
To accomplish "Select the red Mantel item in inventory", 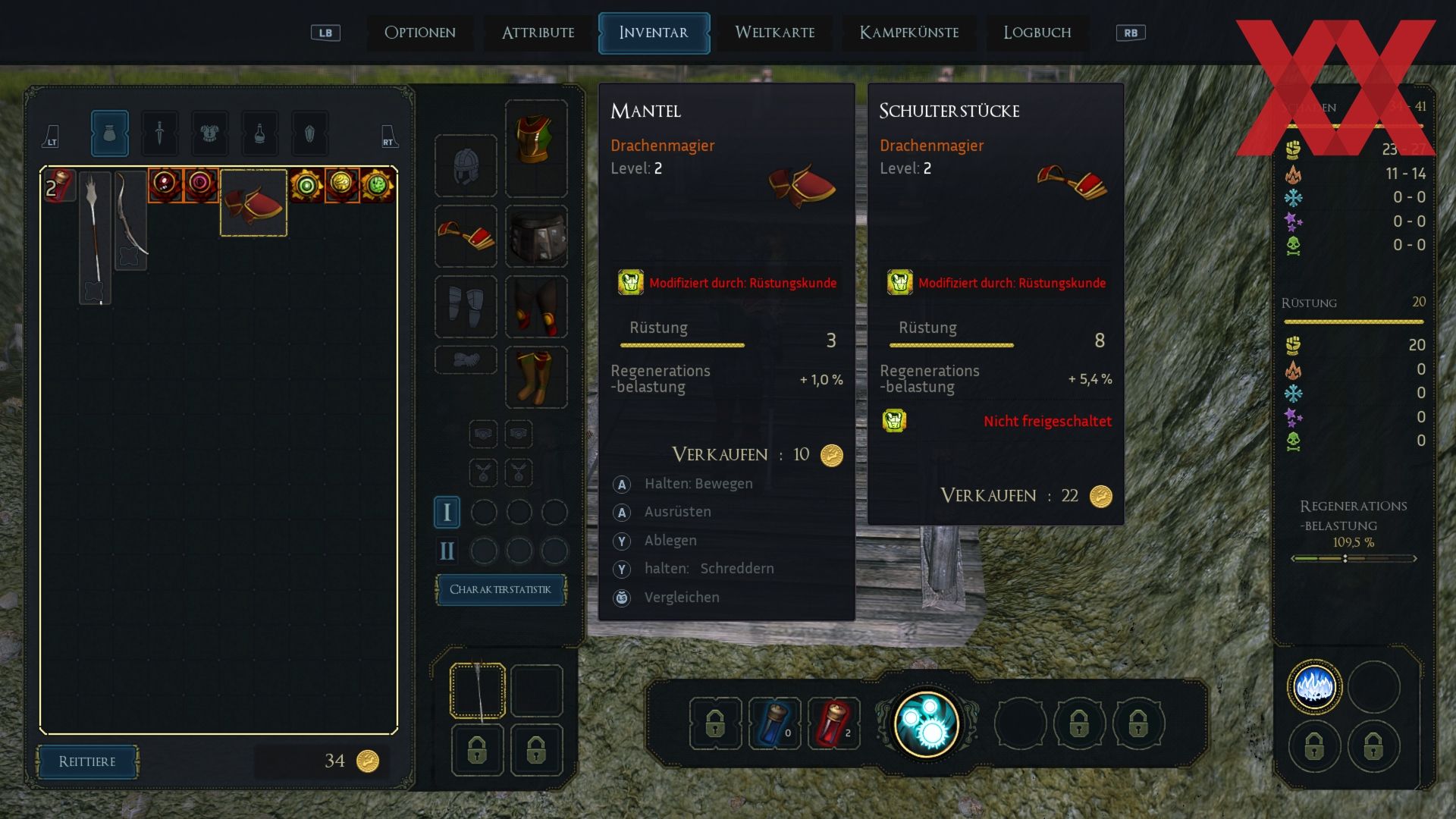I will point(253,203).
